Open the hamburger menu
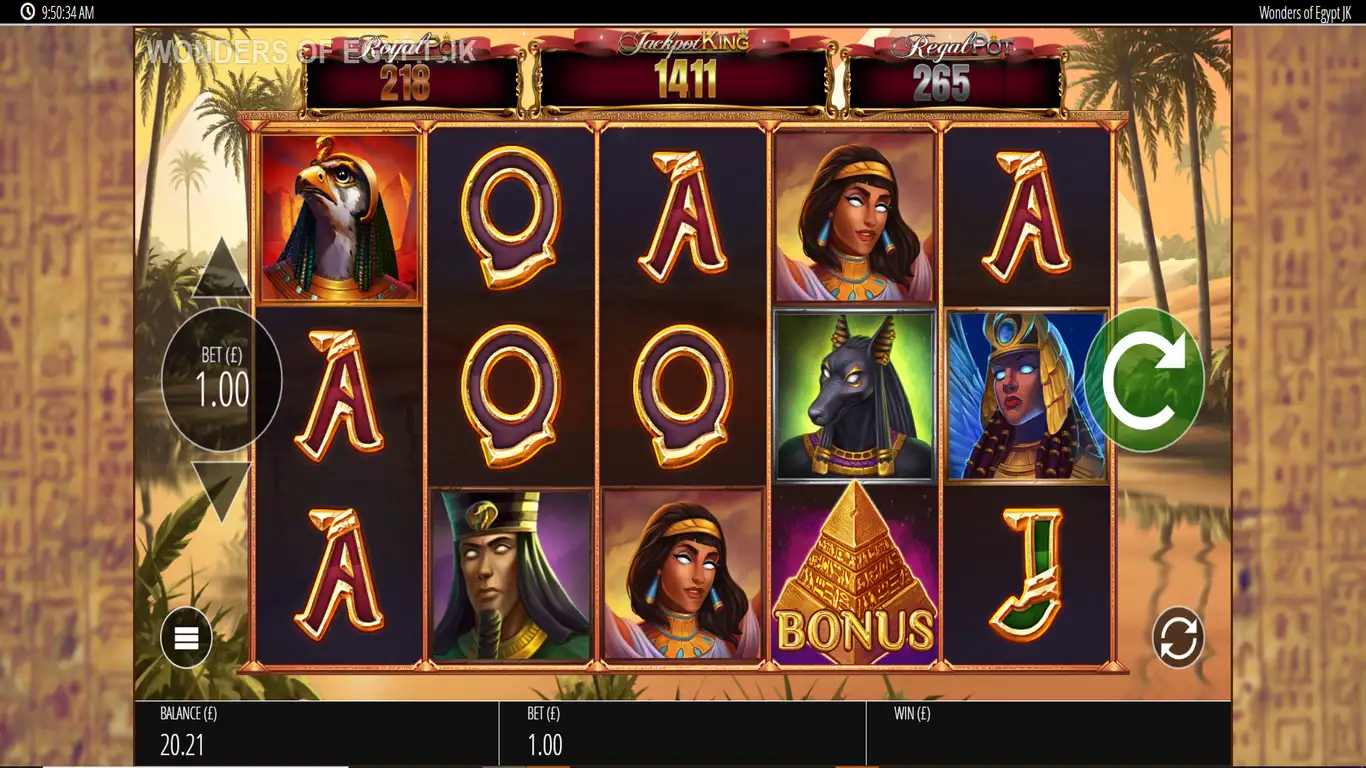1366x768 pixels. [187, 638]
